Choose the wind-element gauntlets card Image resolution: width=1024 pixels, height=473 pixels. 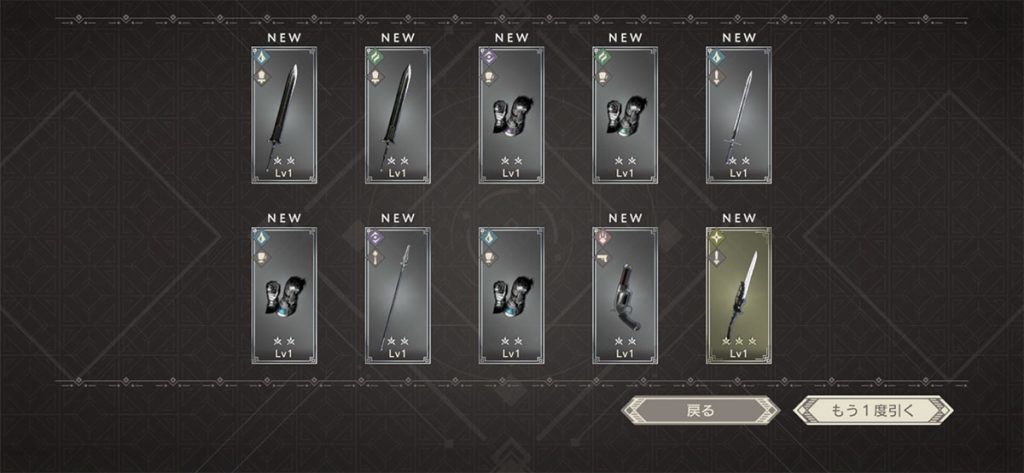(x=625, y=115)
